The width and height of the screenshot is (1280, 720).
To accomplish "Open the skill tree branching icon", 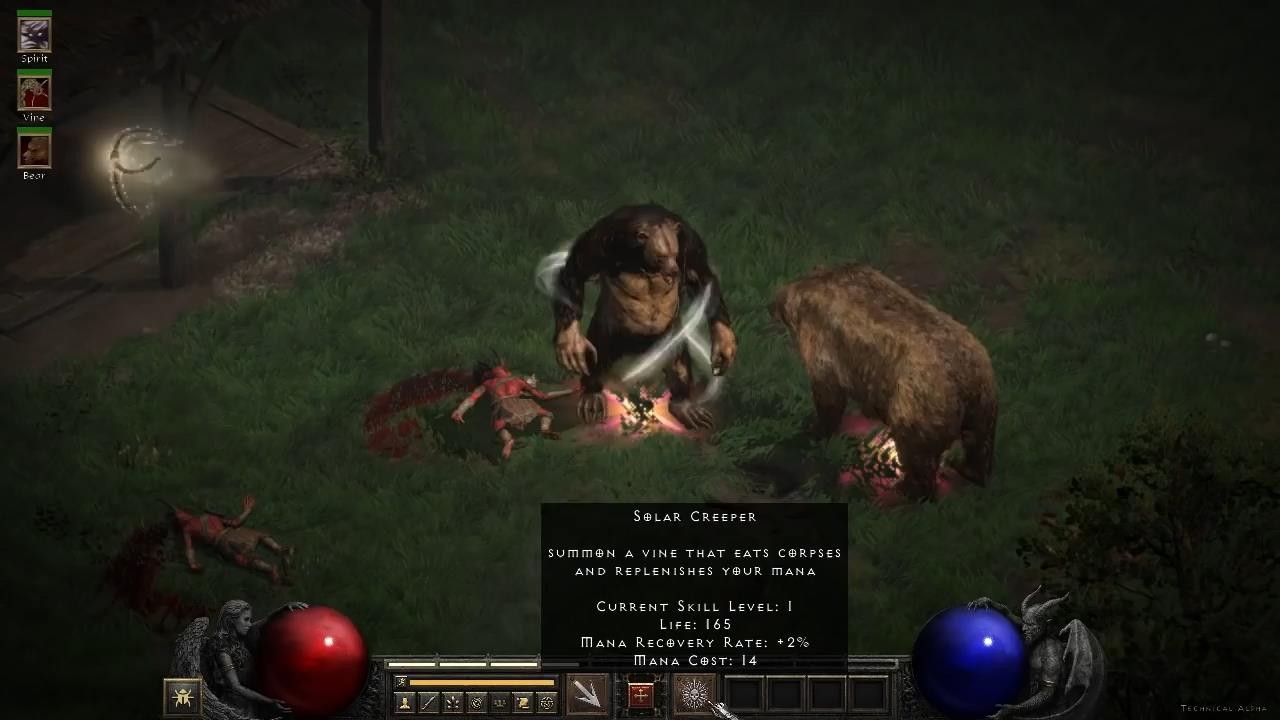I will pos(452,703).
